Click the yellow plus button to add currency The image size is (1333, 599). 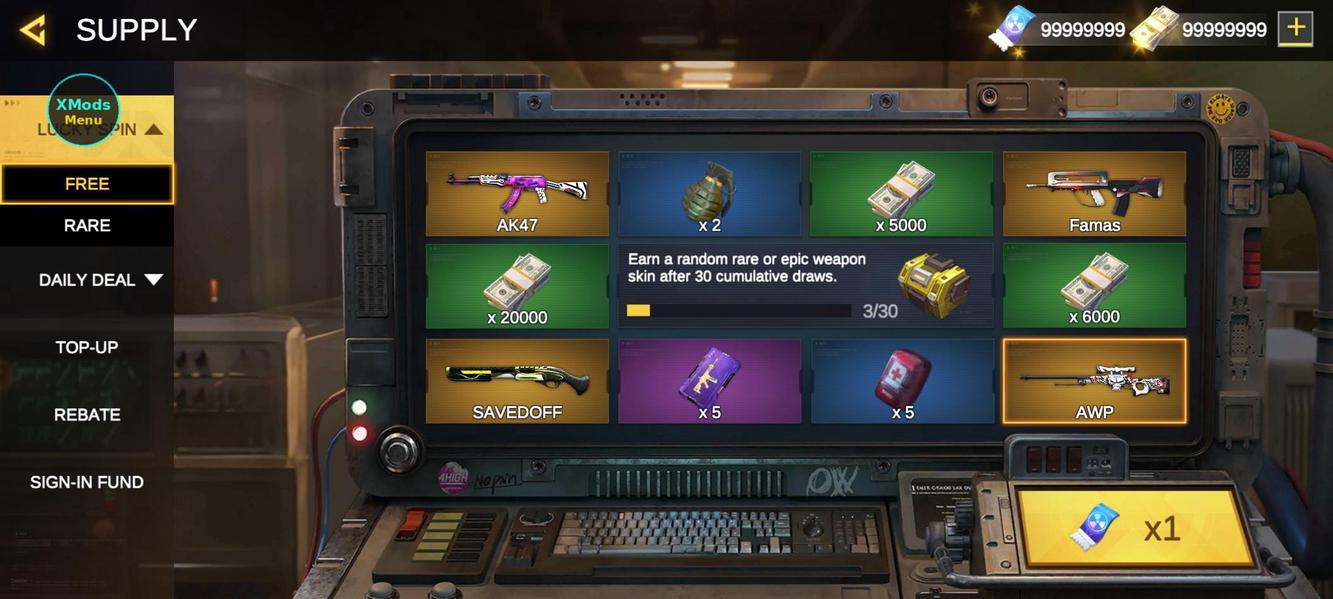point(1295,29)
